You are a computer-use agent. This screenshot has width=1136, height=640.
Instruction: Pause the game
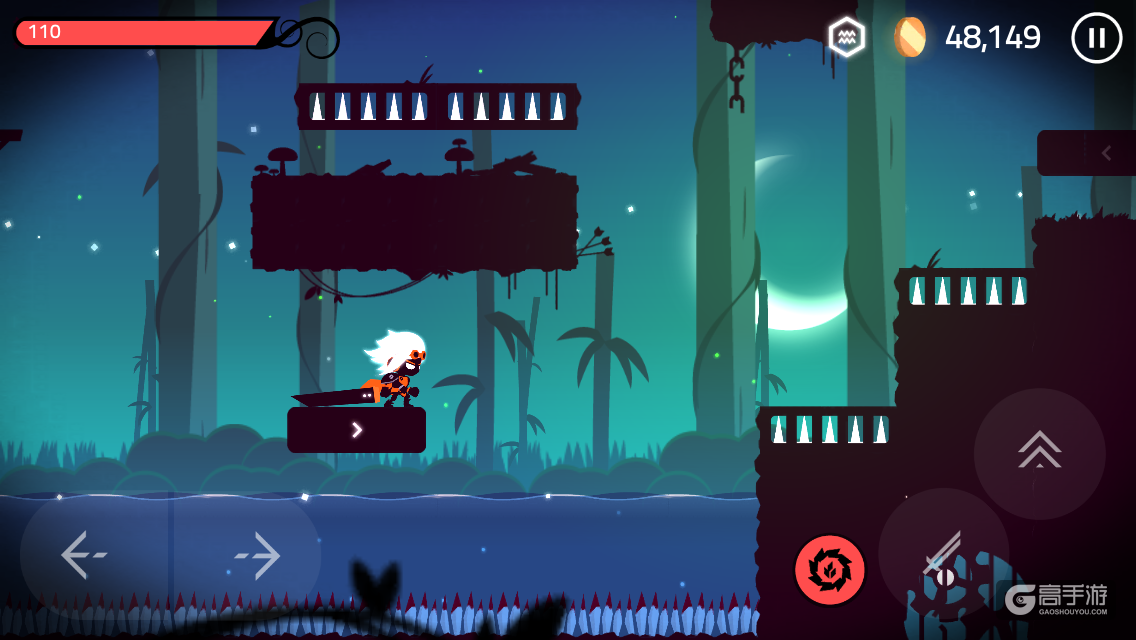pos(1096,38)
